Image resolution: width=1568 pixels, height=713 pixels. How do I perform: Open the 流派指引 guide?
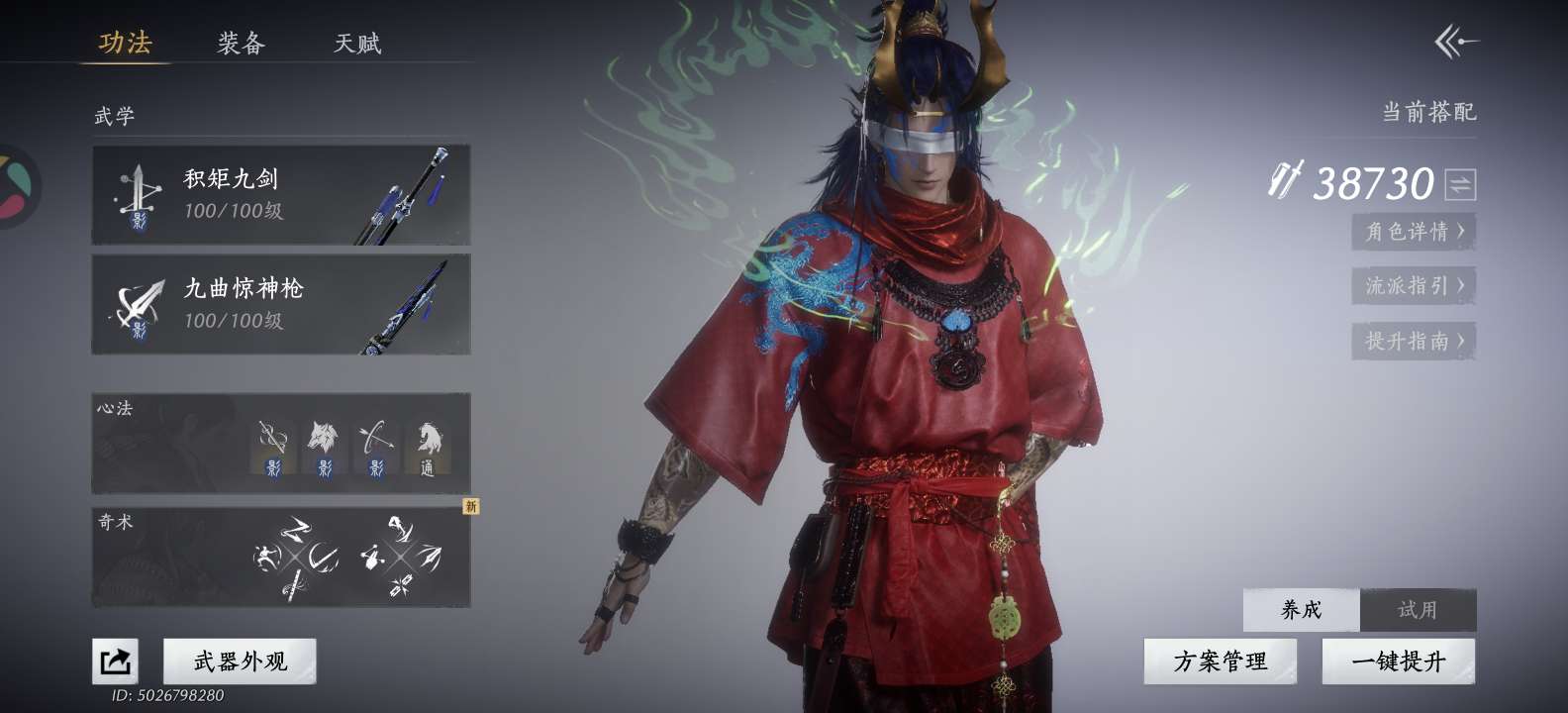click(1414, 286)
